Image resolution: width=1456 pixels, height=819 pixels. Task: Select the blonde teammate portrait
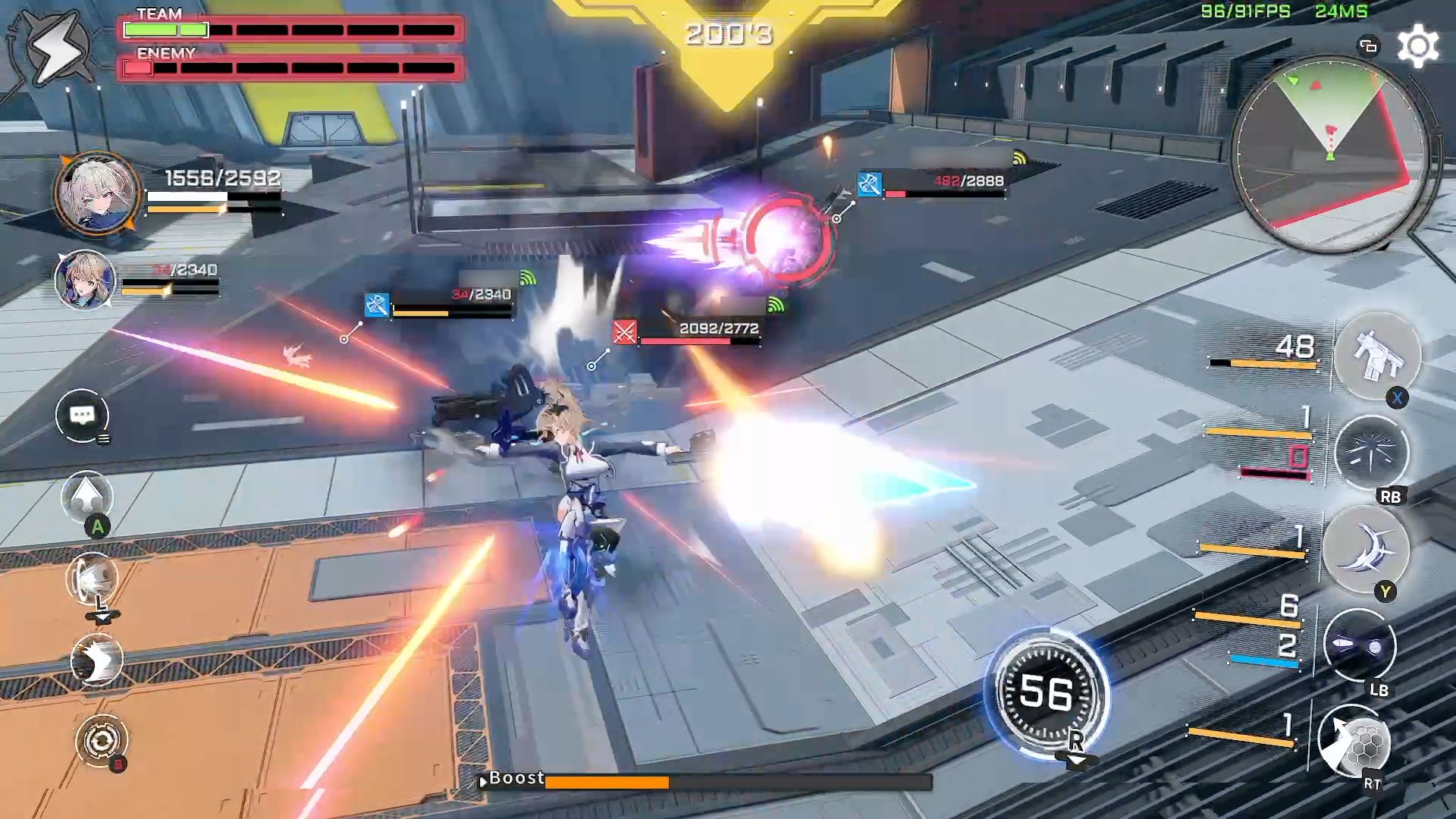tap(85, 281)
